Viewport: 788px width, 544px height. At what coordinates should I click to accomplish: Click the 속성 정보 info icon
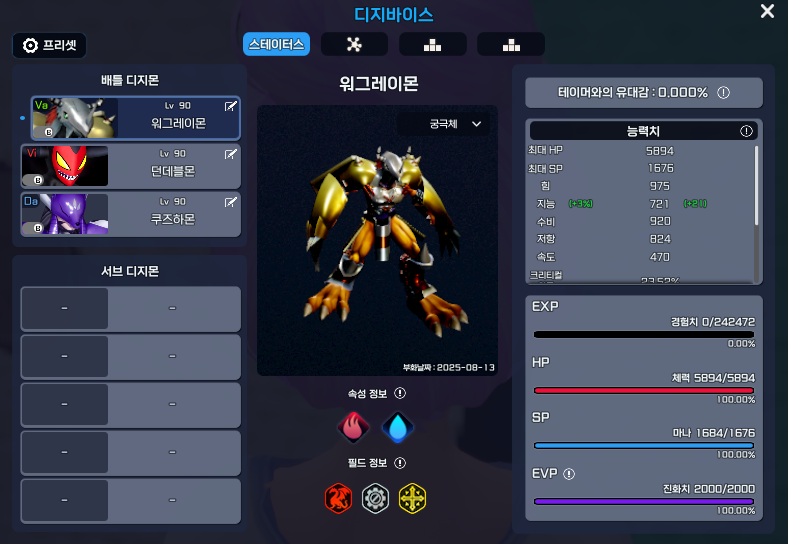(400, 394)
